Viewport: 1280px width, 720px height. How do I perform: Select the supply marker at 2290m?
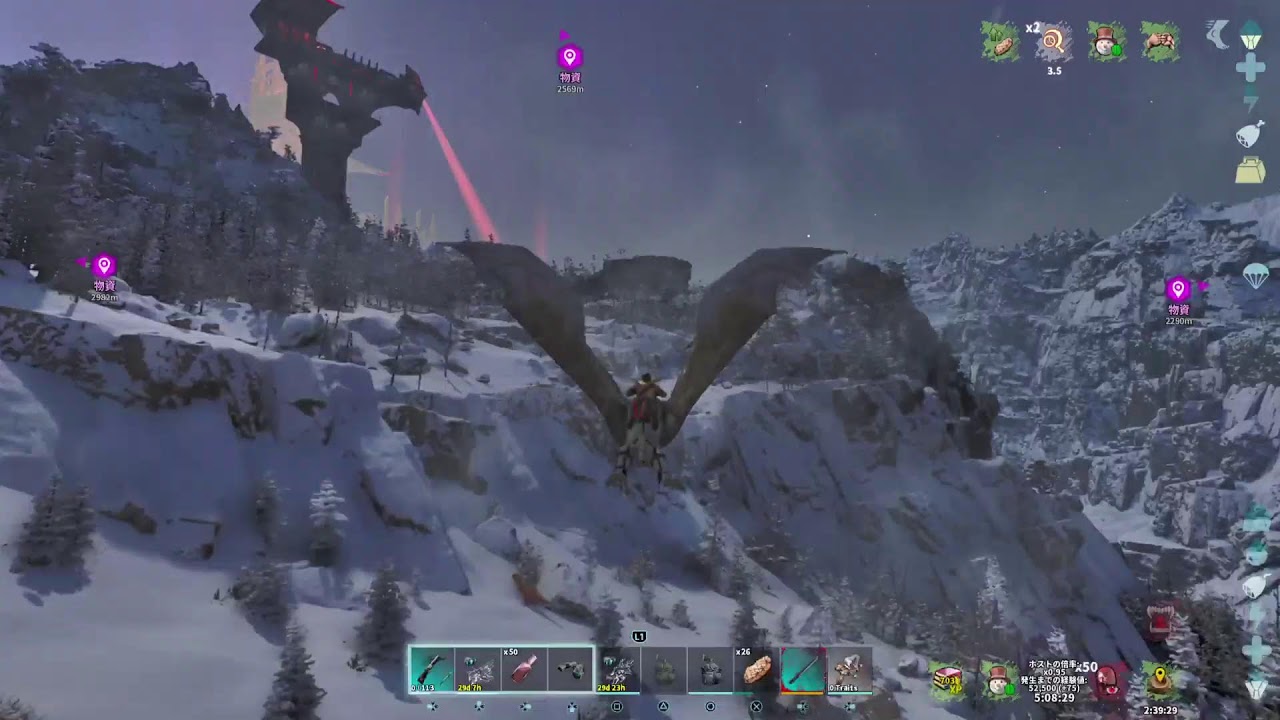[x=1178, y=289]
